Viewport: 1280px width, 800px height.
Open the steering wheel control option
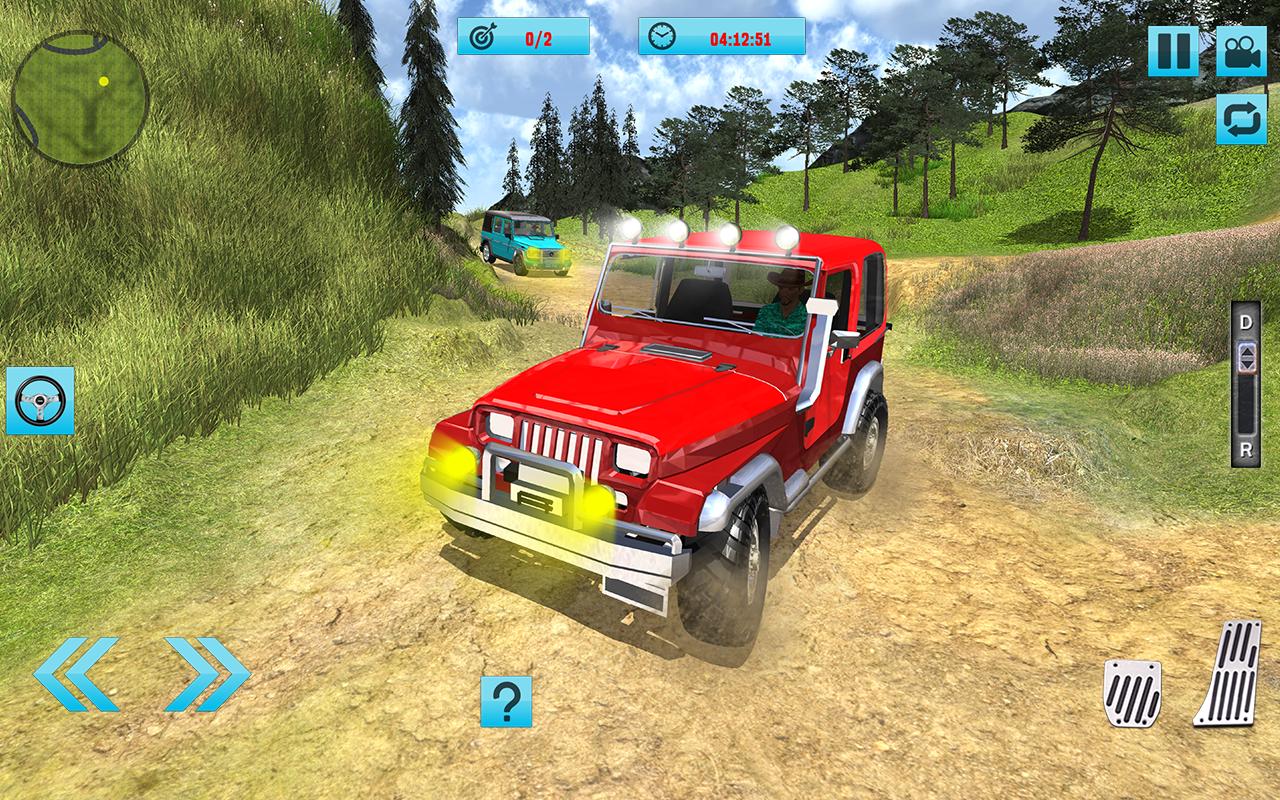(x=38, y=400)
